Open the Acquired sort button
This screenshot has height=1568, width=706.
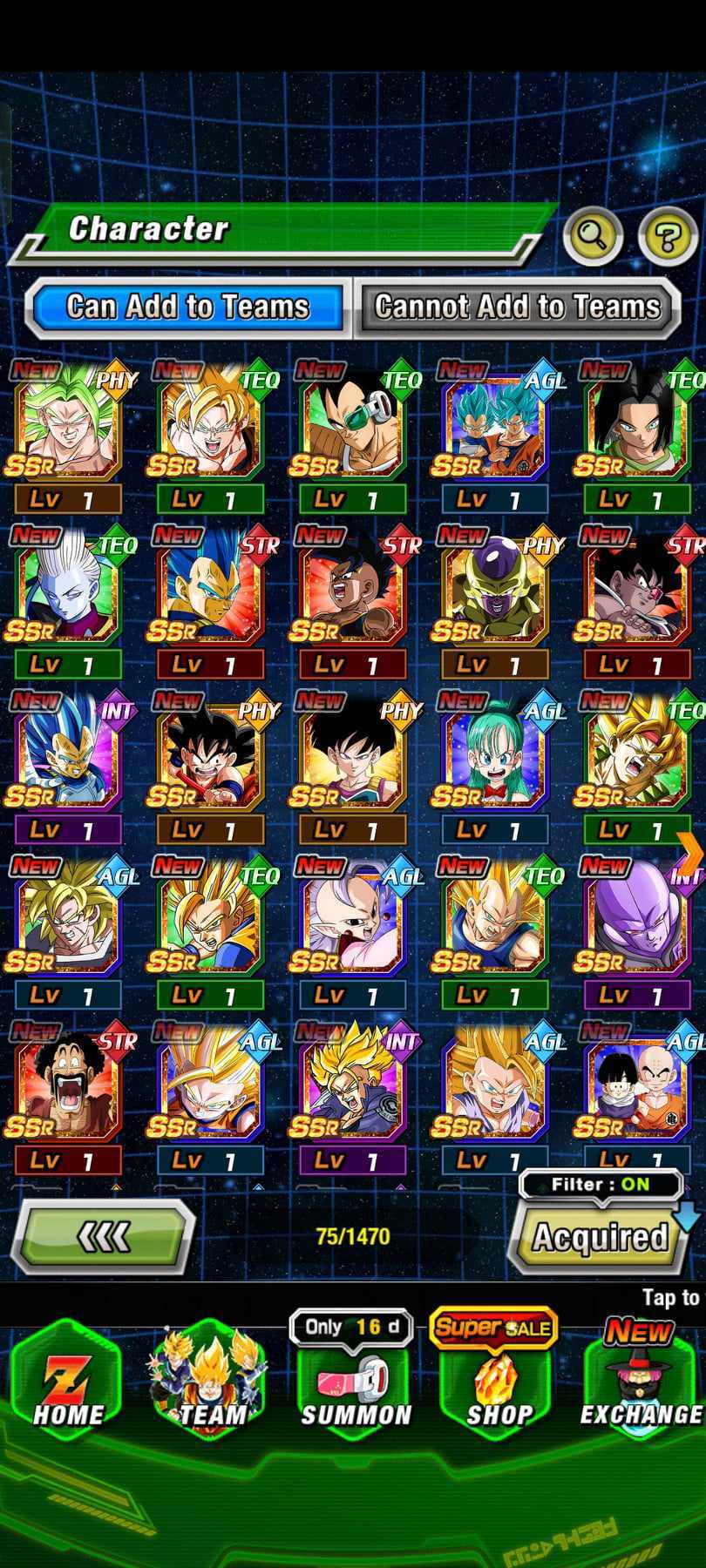click(x=600, y=1237)
